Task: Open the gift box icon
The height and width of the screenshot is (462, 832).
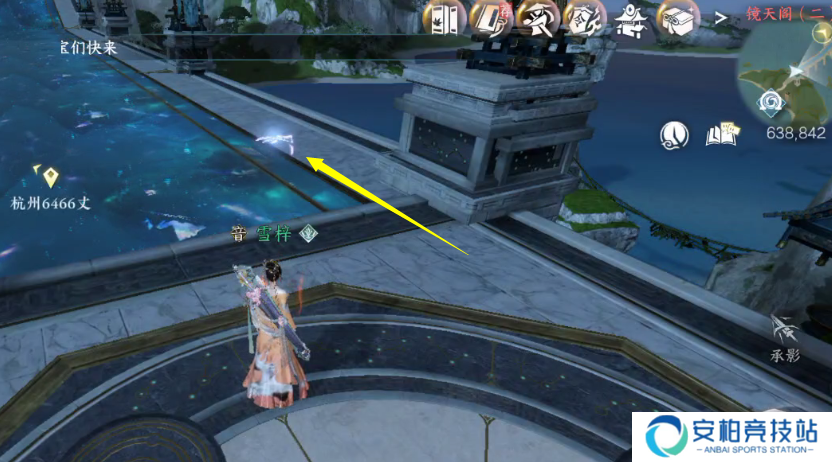Action: [x=681, y=18]
